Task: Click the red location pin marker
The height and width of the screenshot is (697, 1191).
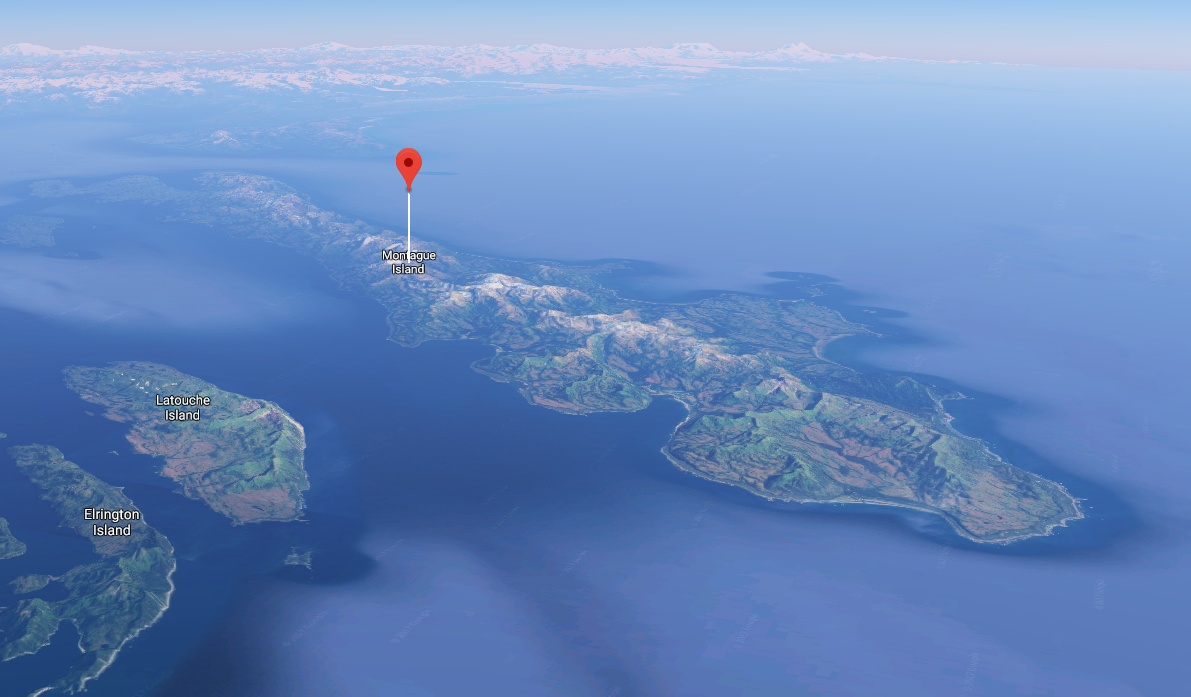Action: [408, 166]
